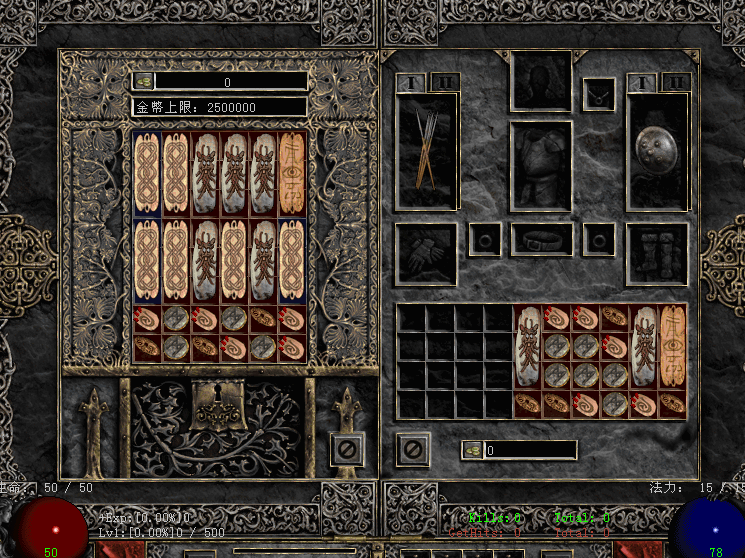Pick the eye-symbol scroll in the inventory
This screenshot has height=558, width=745.
click(672, 347)
